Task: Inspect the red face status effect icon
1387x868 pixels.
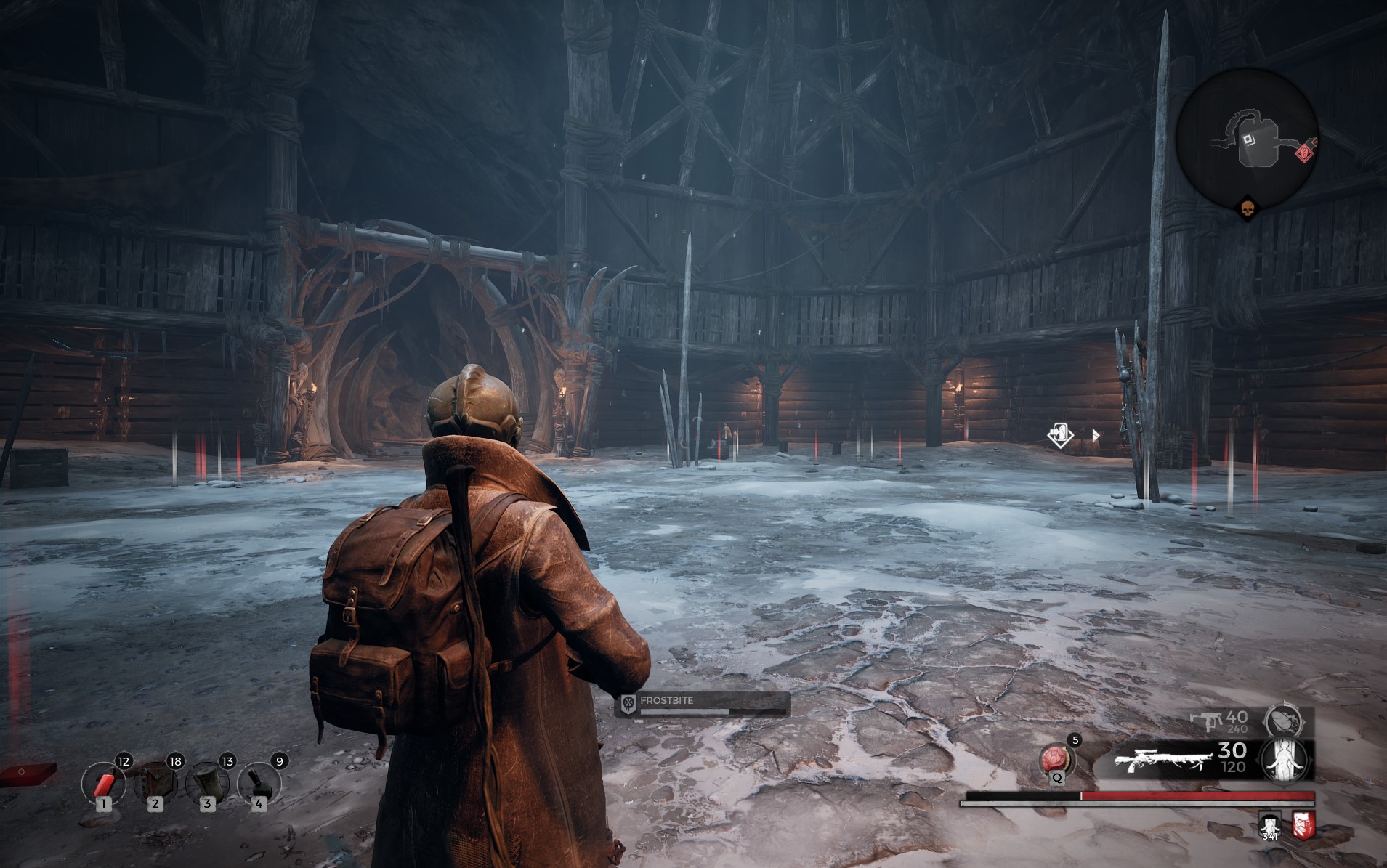Action: (1303, 824)
